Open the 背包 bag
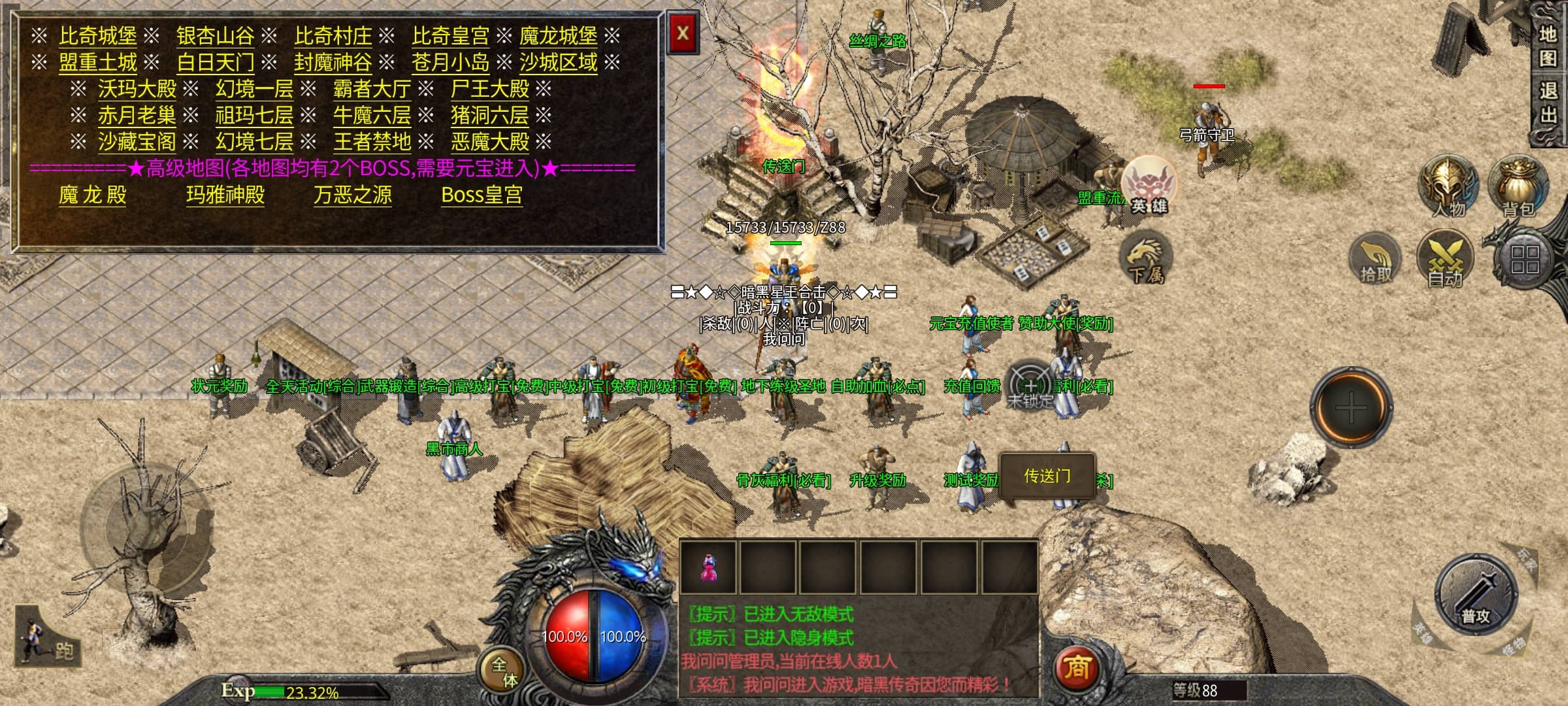Viewport: 1568px width, 706px height. [x=1518, y=186]
